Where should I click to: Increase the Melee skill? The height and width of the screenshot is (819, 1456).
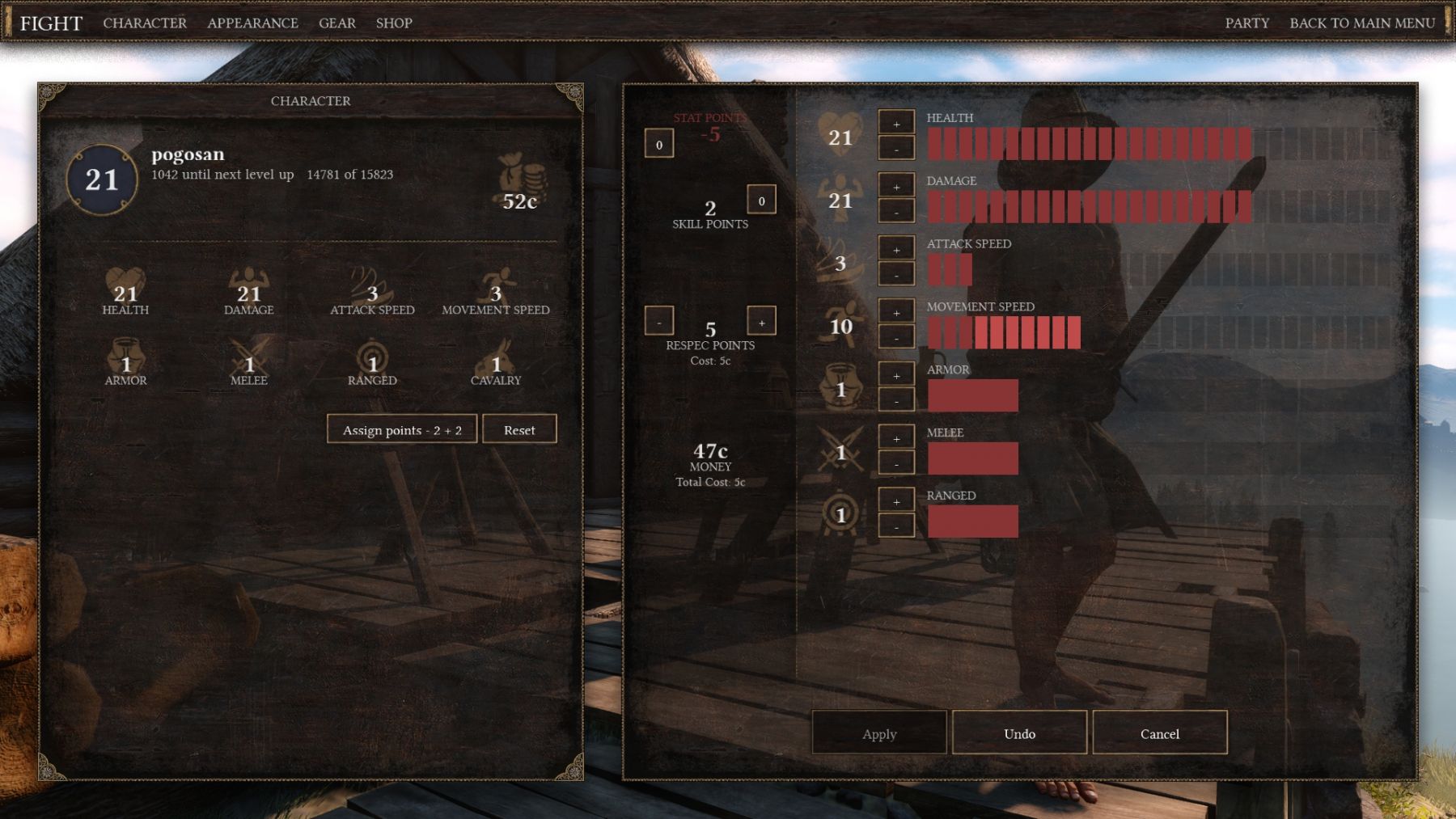[x=896, y=438]
